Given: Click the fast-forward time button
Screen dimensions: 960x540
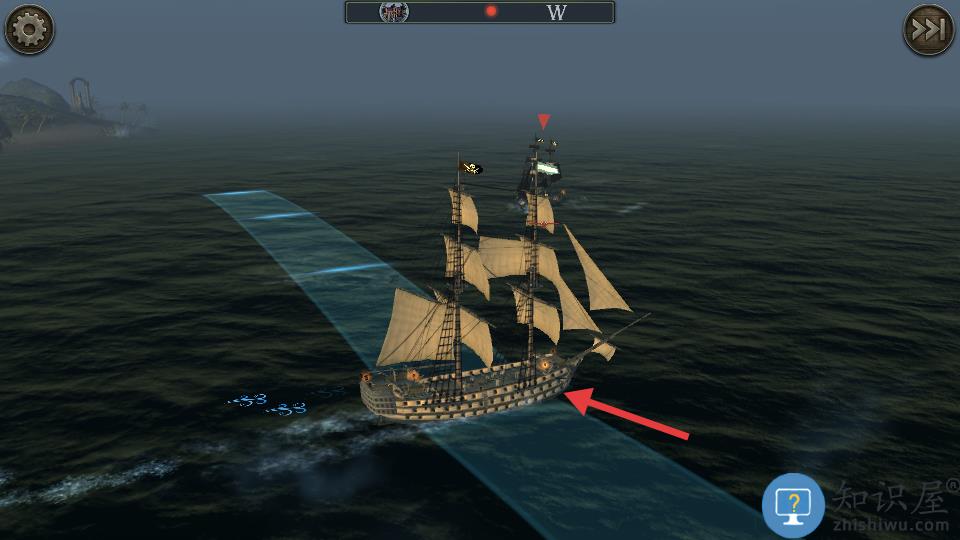Looking at the screenshot, I should coord(929,29).
